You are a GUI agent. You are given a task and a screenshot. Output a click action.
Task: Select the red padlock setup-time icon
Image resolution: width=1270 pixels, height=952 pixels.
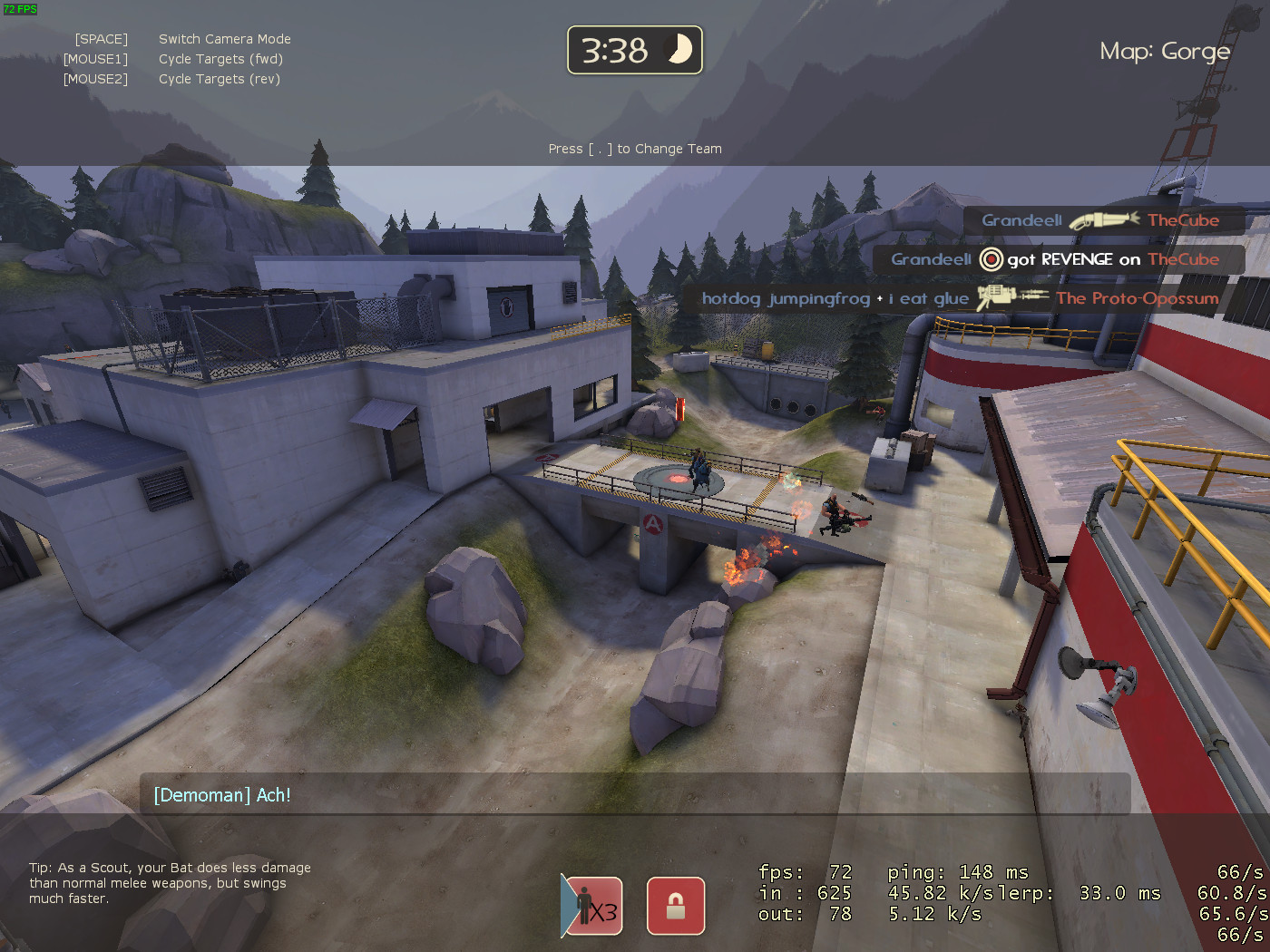[x=675, y=906]
